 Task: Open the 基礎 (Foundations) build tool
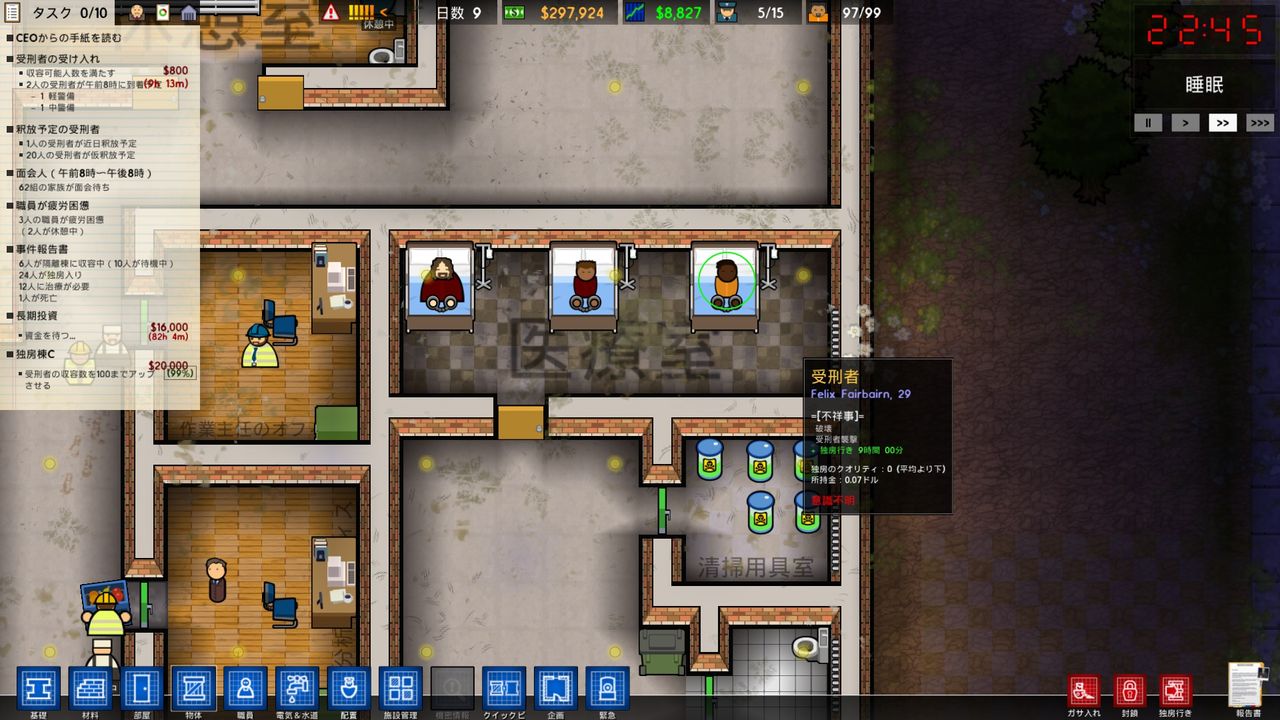(37, 688)
